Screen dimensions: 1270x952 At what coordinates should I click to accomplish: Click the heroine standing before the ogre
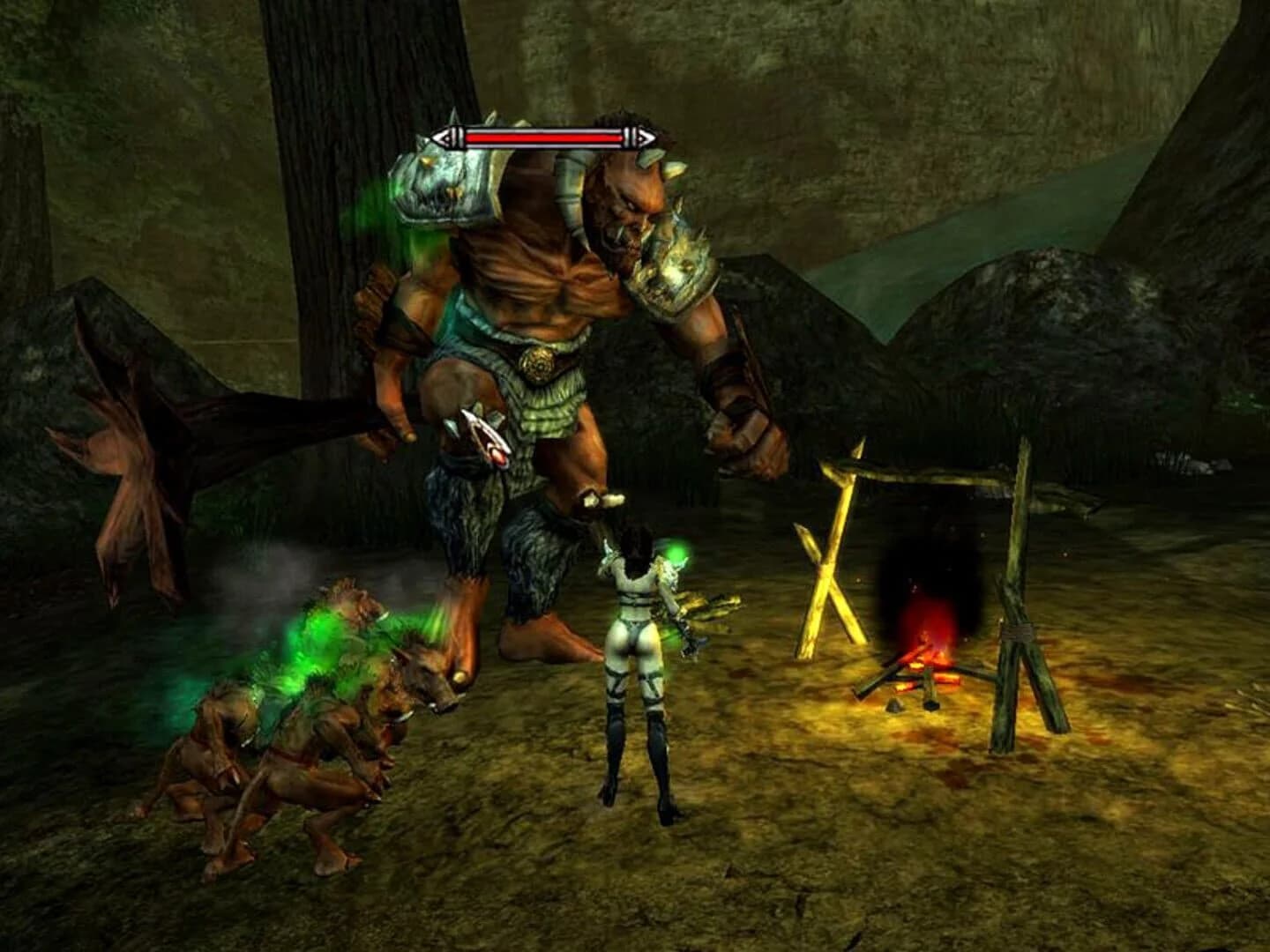pos(635,670)
